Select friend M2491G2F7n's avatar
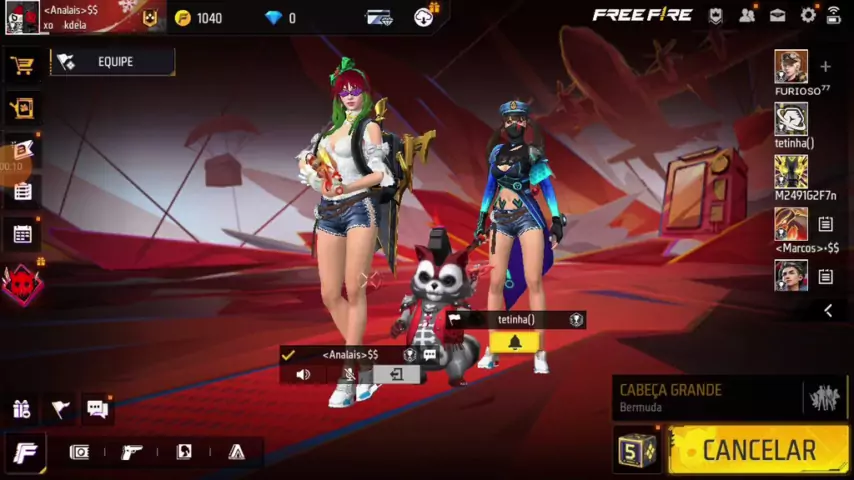The image size is (854, 480). coord(791,172)
